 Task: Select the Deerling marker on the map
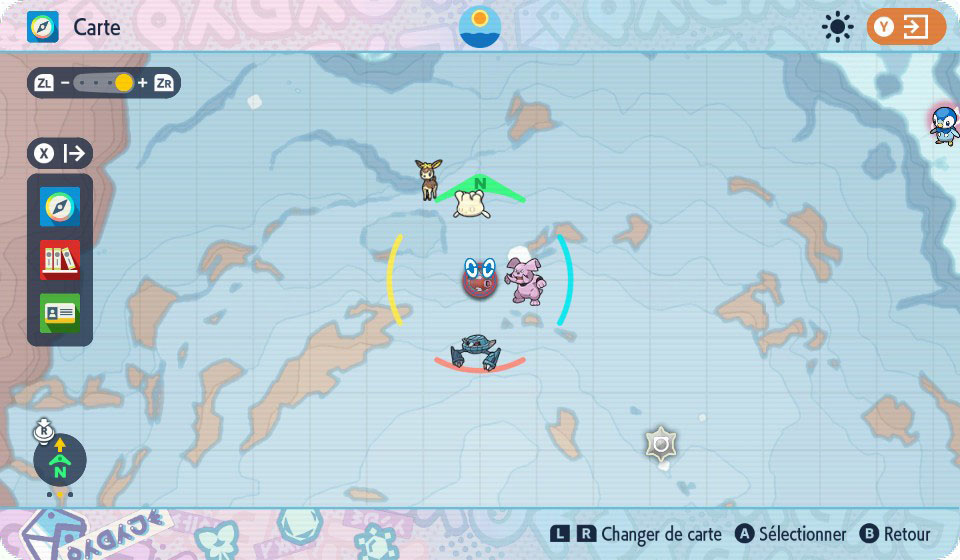pyautogui.click(x=430, y=179)
